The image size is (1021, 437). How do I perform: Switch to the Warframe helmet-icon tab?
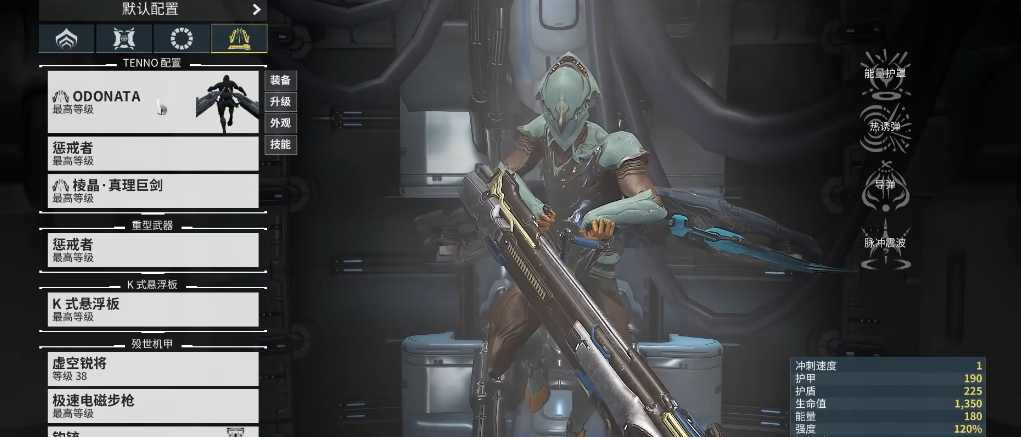click(67, 39)
